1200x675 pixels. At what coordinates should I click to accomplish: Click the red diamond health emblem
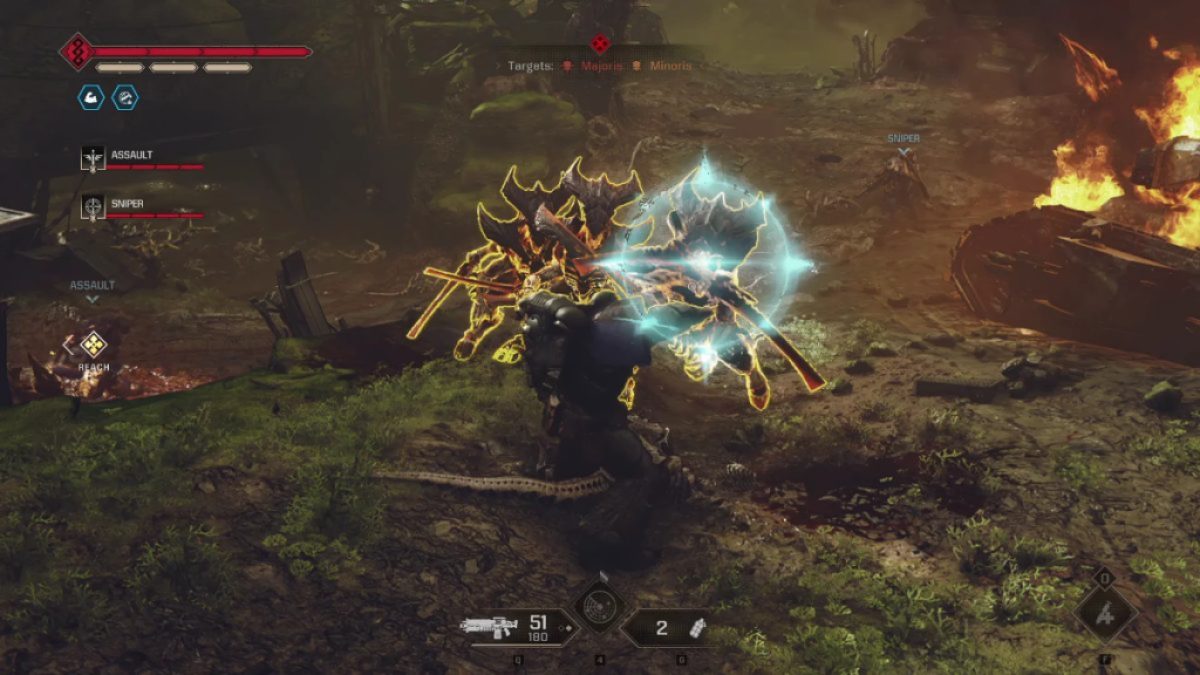(x=76, y=51)
